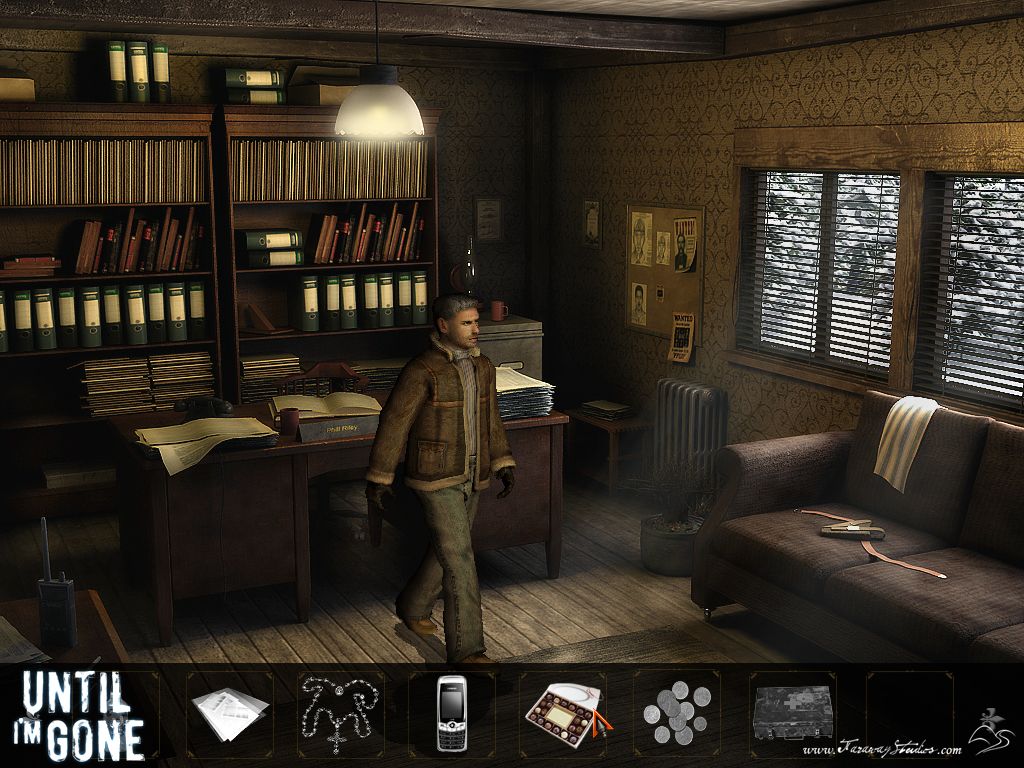Select the box of chocolates slot
Image resolution: width=1024 pixels, height=768 pixels.
click(x=565, y=713)
